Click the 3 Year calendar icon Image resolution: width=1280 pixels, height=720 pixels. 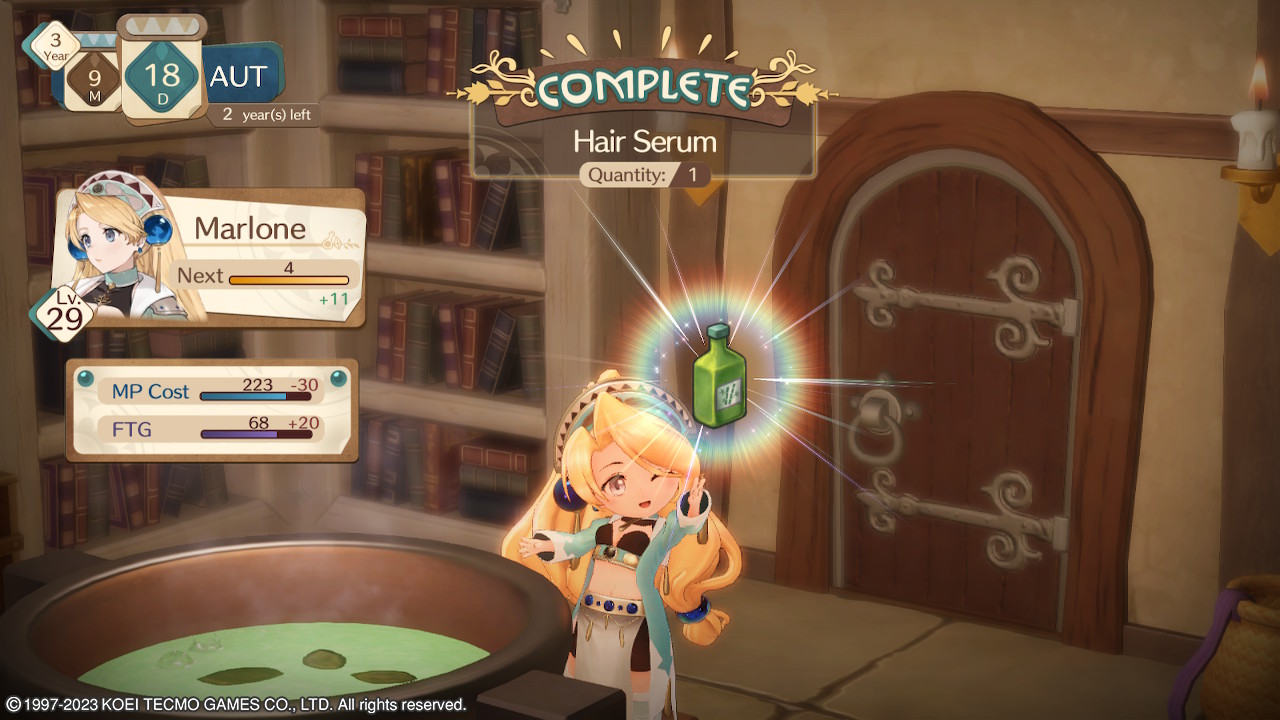click(x=56, y=44)
